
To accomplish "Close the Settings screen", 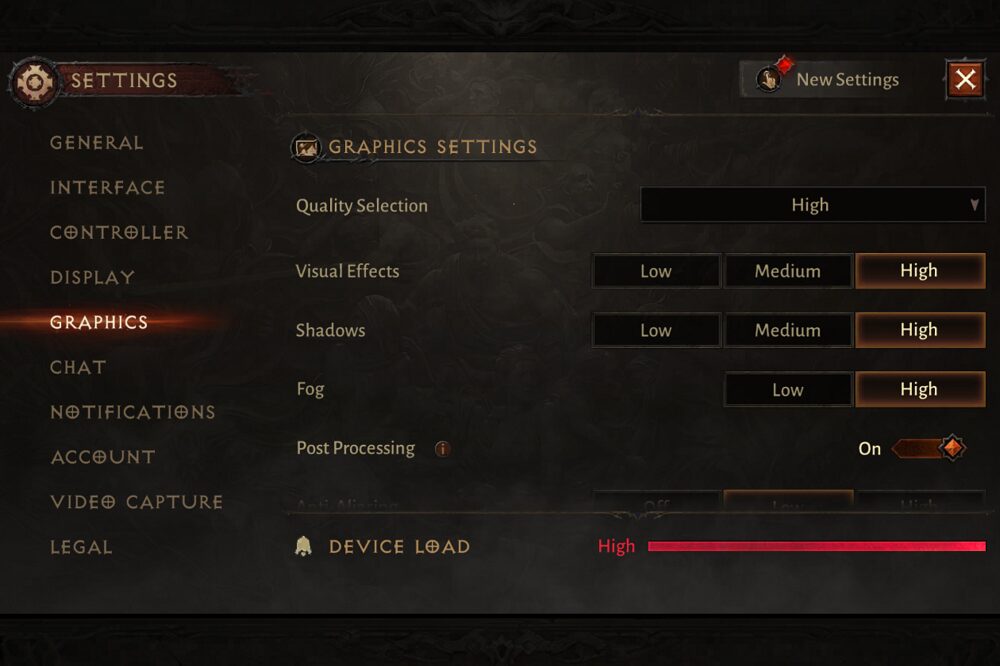I will click(965, 79).
